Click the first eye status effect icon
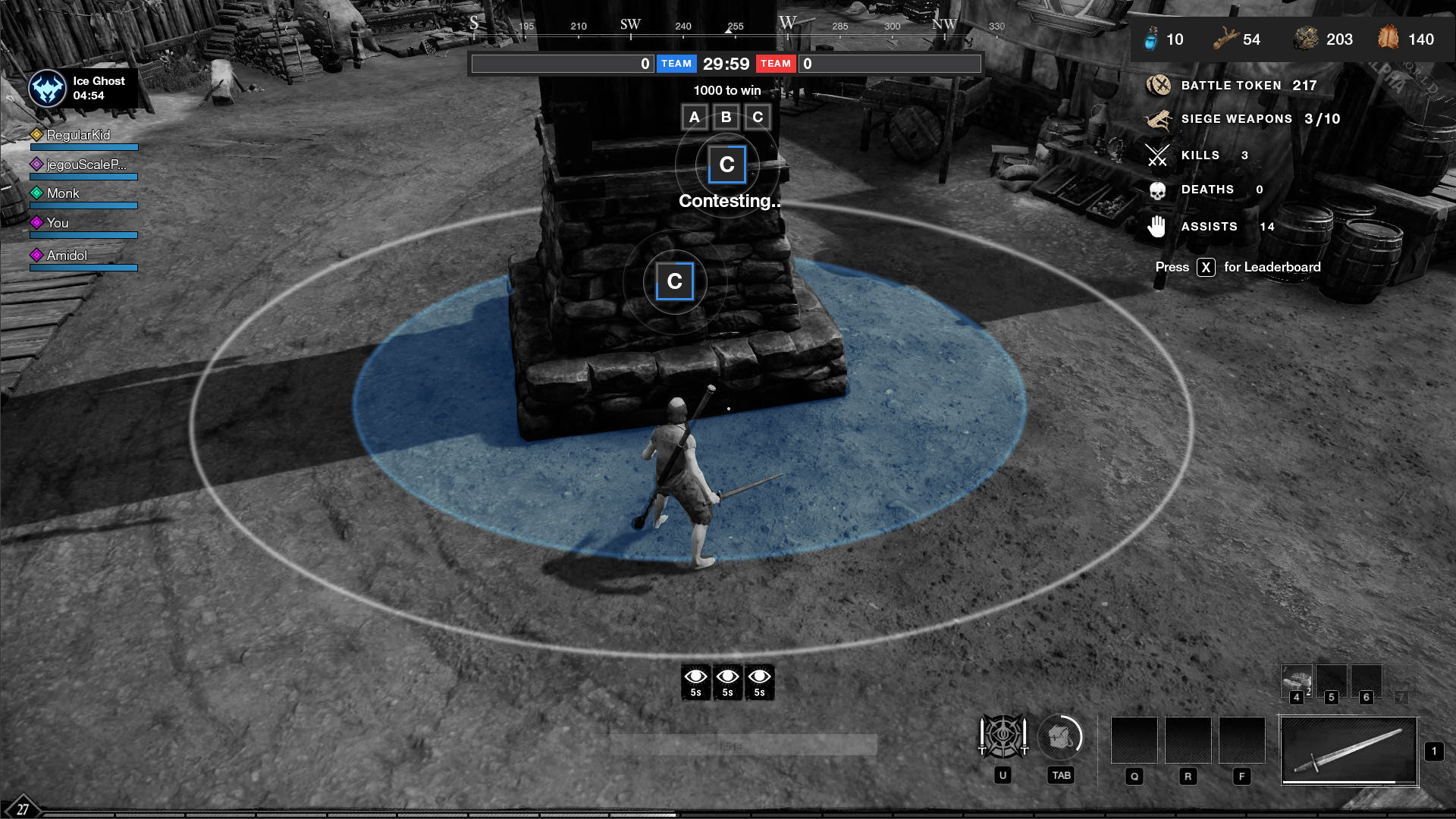The image size is (1456, 819). [x=695, y=681]
